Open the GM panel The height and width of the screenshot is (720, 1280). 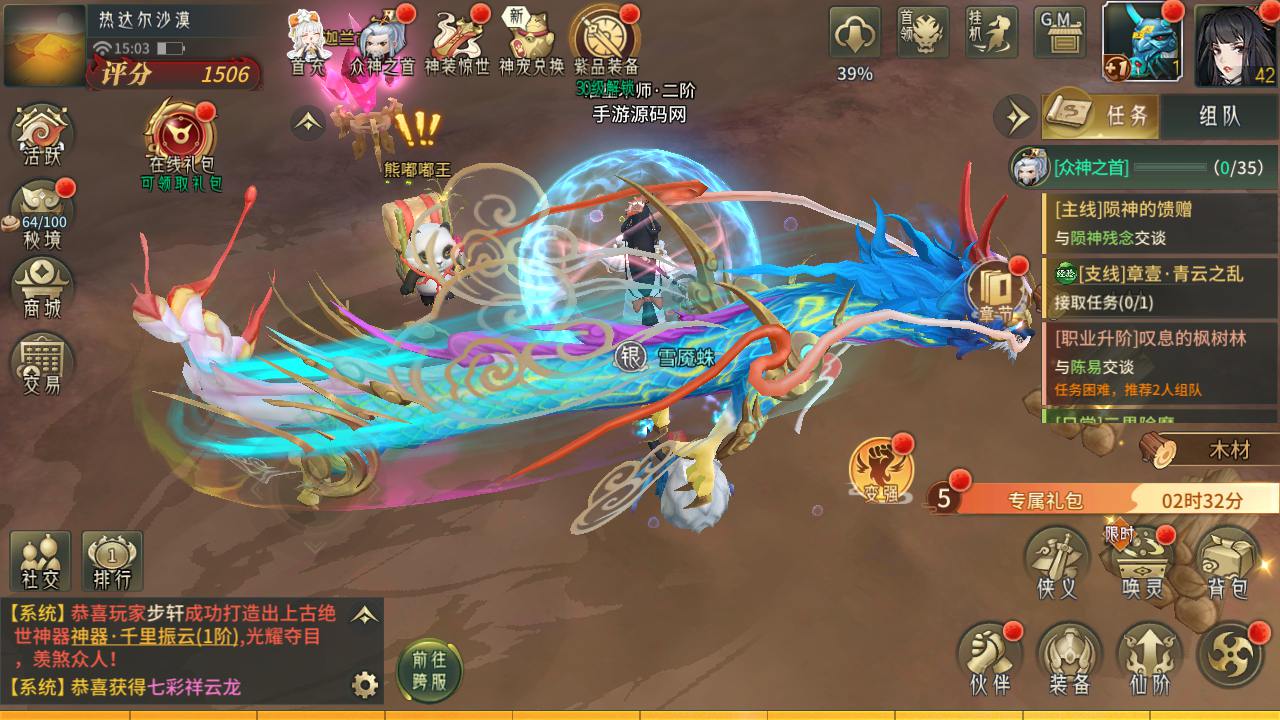(x=1062, y=34)
